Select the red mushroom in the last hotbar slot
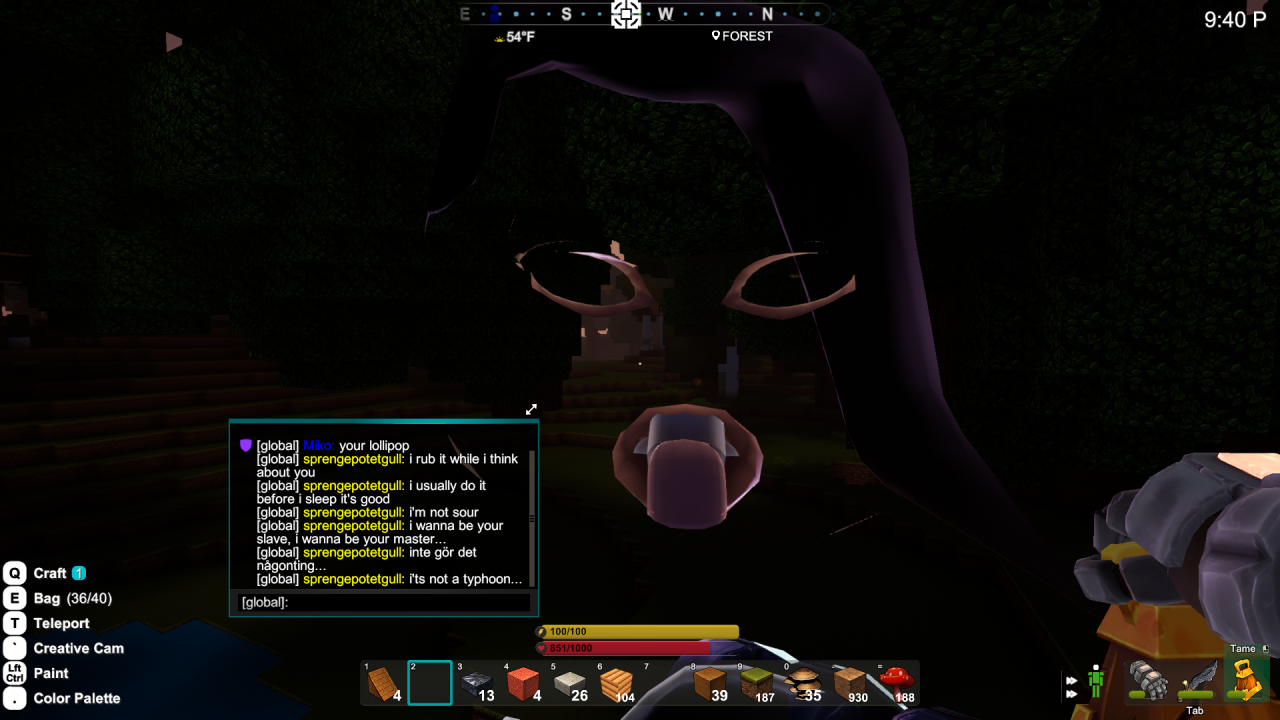 (896, 683)
